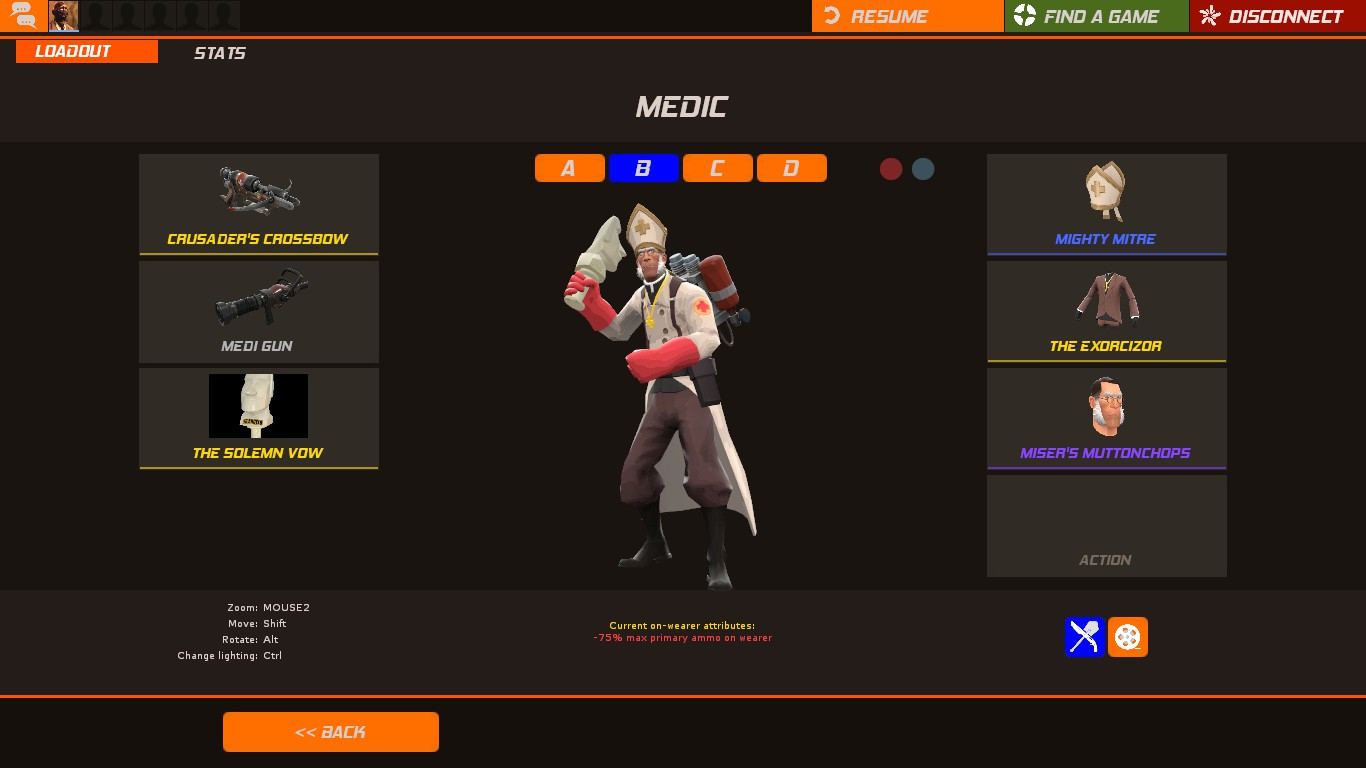
Task: Open the party chat bubbles icon
Action: pyautogui.click(x=22, y=15)
